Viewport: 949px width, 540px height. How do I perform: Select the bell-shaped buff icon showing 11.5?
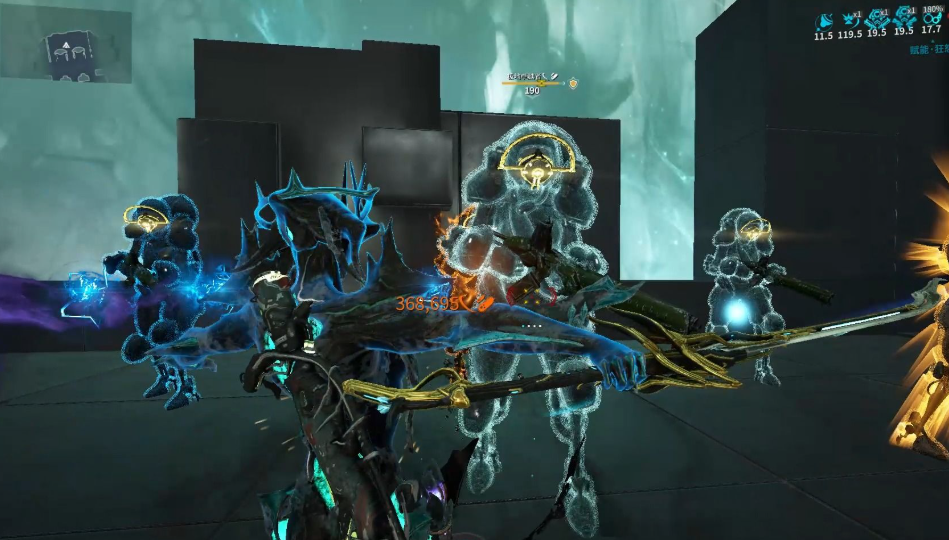pyautogui.click(x=824, y=20)
